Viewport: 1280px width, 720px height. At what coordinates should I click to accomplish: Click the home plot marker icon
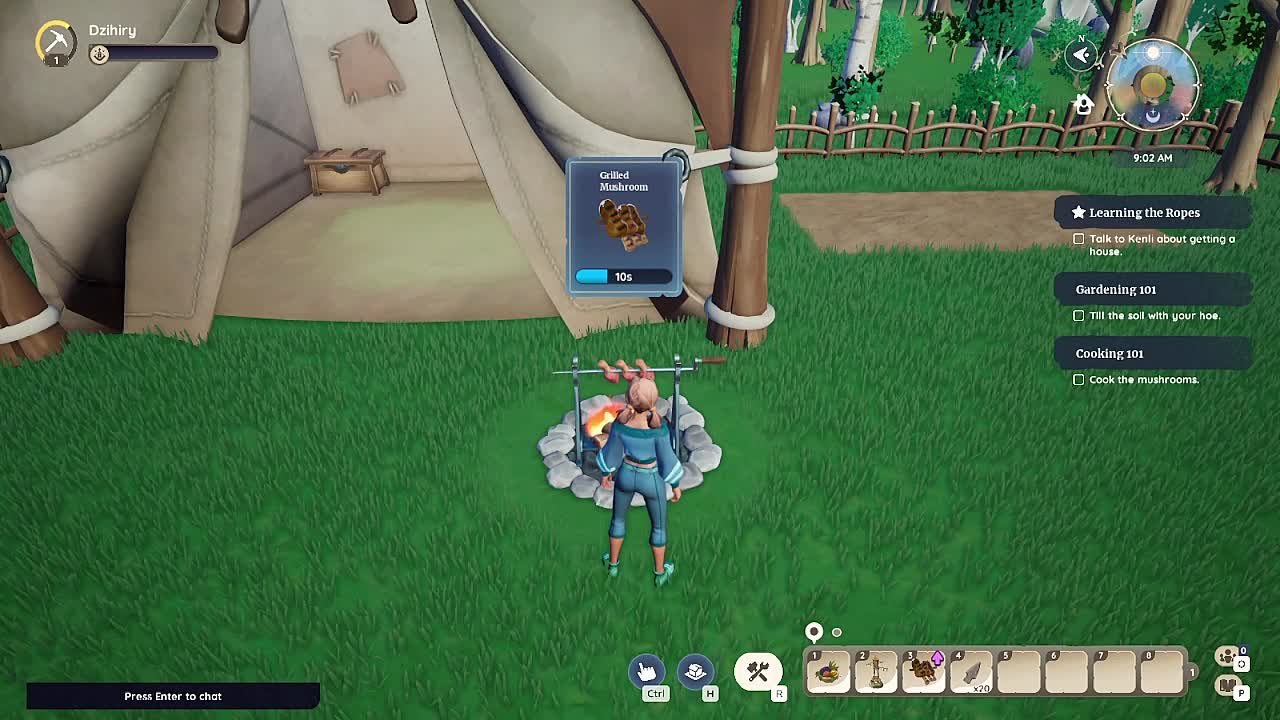pyautogui.click(x=1083, y=104)
